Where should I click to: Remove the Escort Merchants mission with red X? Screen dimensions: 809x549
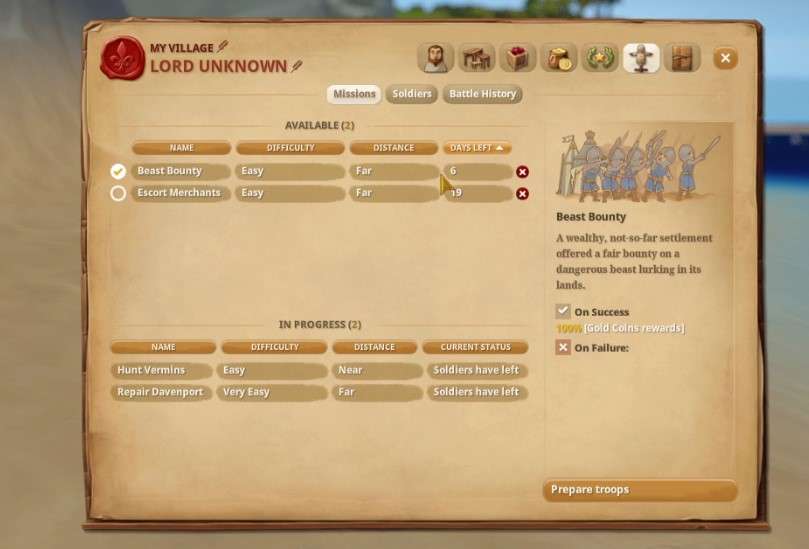[x=522, y=194]
